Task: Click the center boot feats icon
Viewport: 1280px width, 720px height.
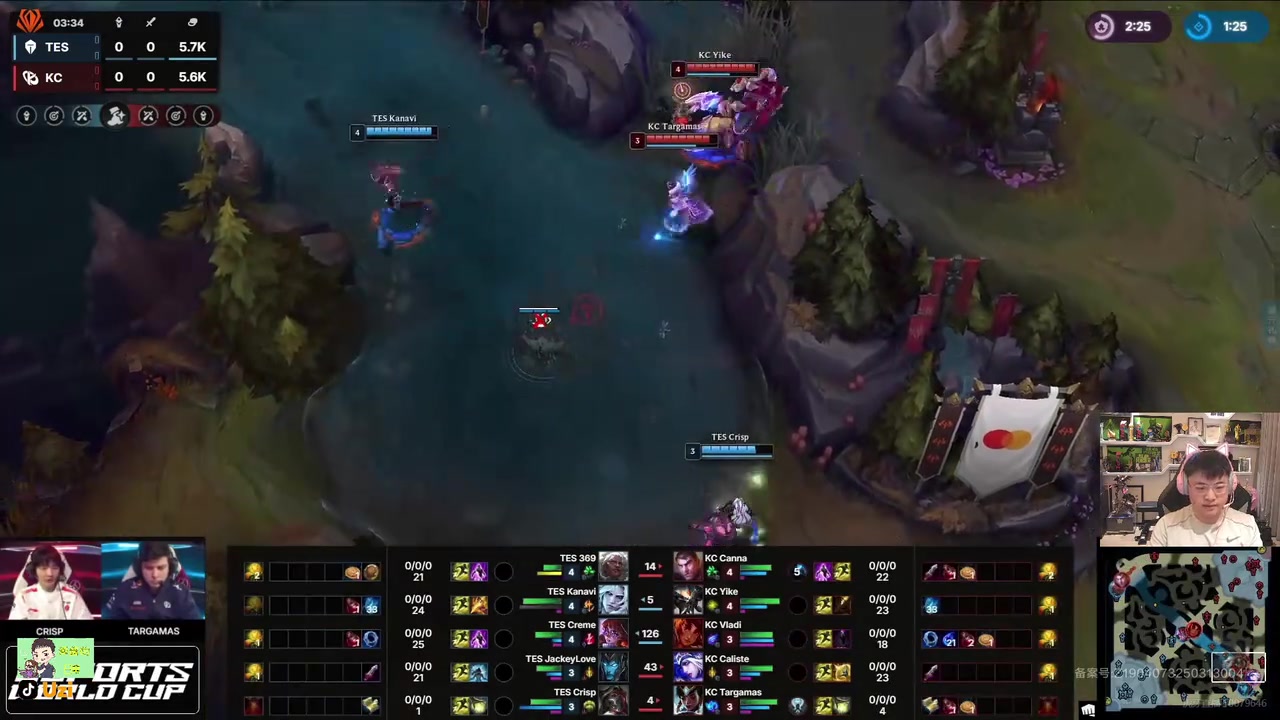Action: [115, 116]
